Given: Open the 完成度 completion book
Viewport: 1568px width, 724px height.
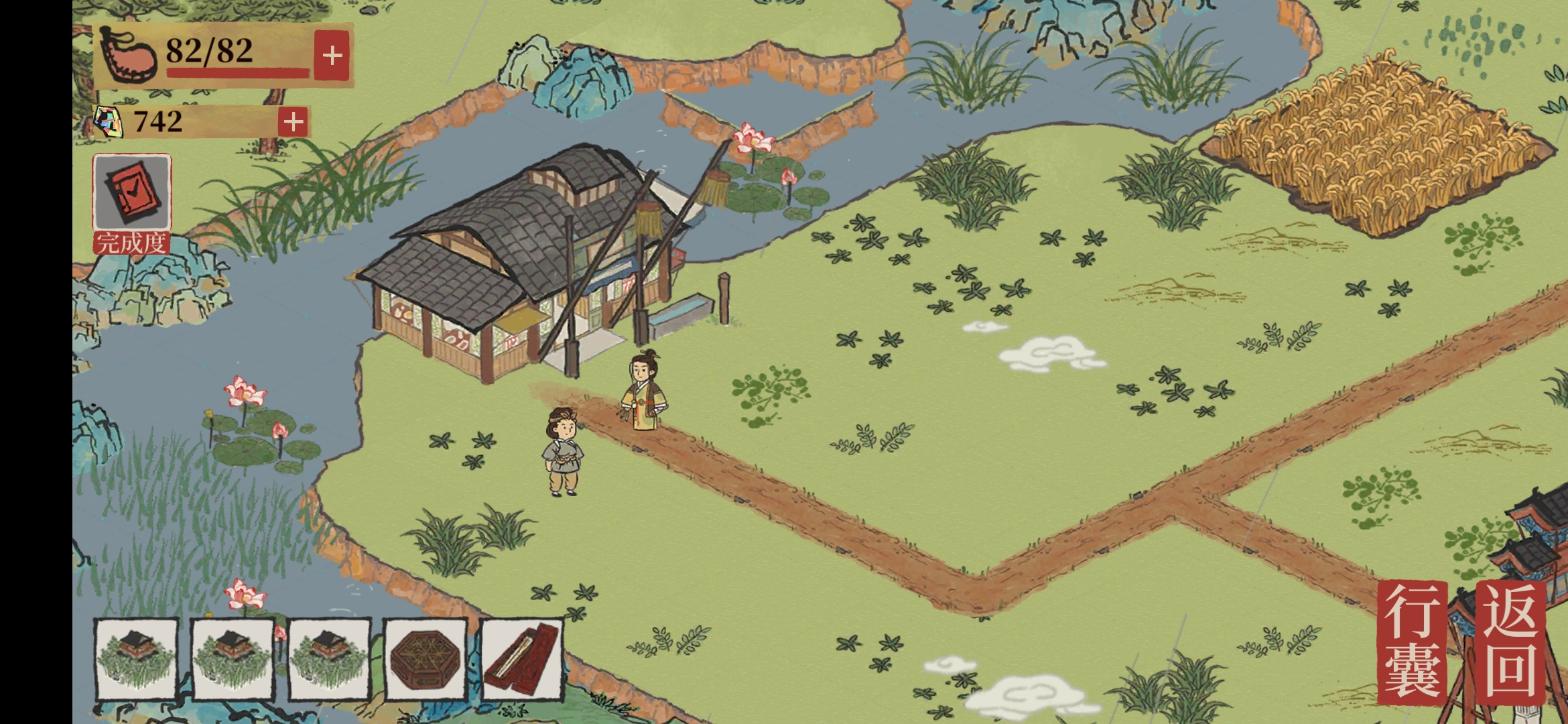Looking at the screenshot, I should pos(132,194).
